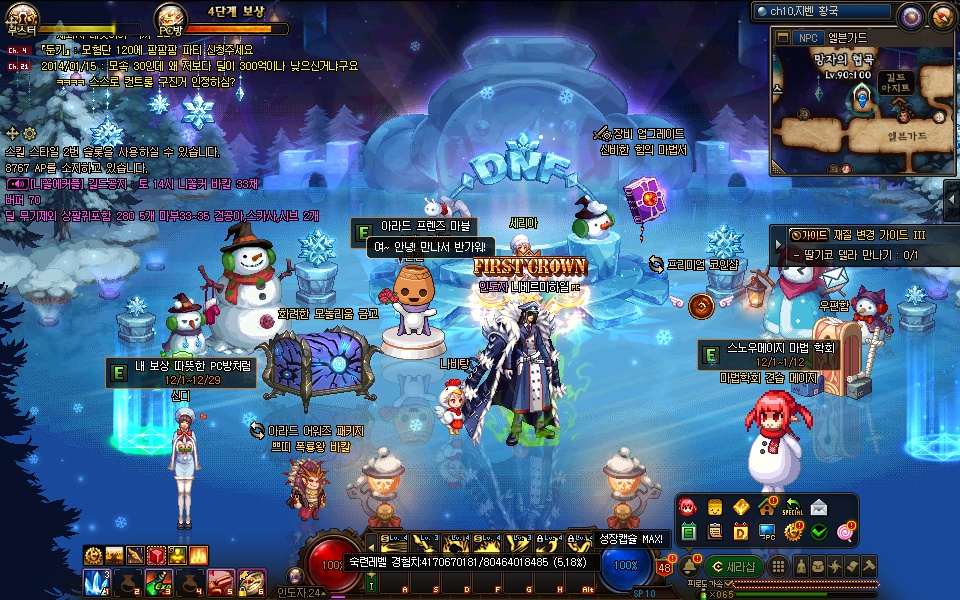Click the Elvenguard minimap
960x600 pixels.
864,110
